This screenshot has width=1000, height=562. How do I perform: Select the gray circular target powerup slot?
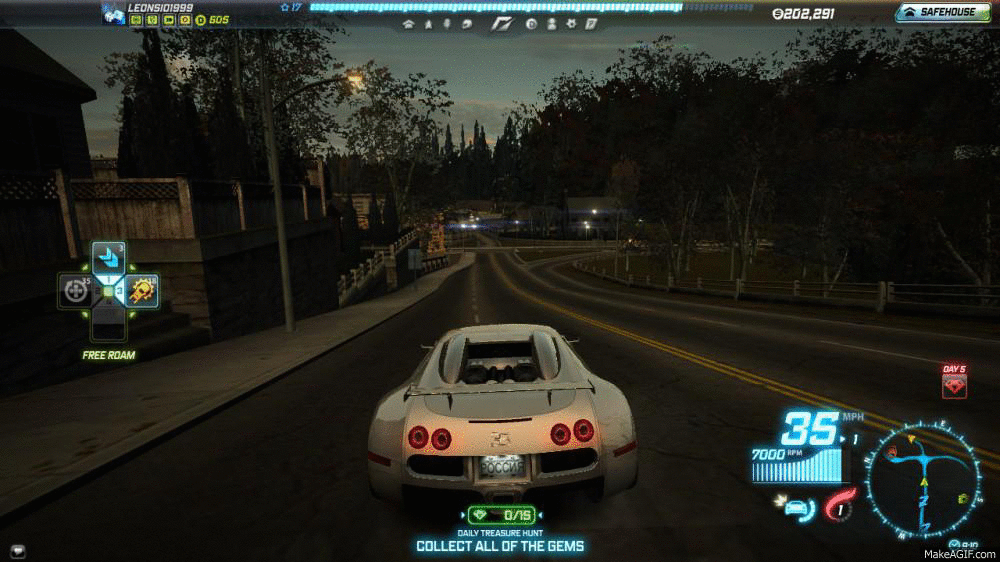coord(74,292)
